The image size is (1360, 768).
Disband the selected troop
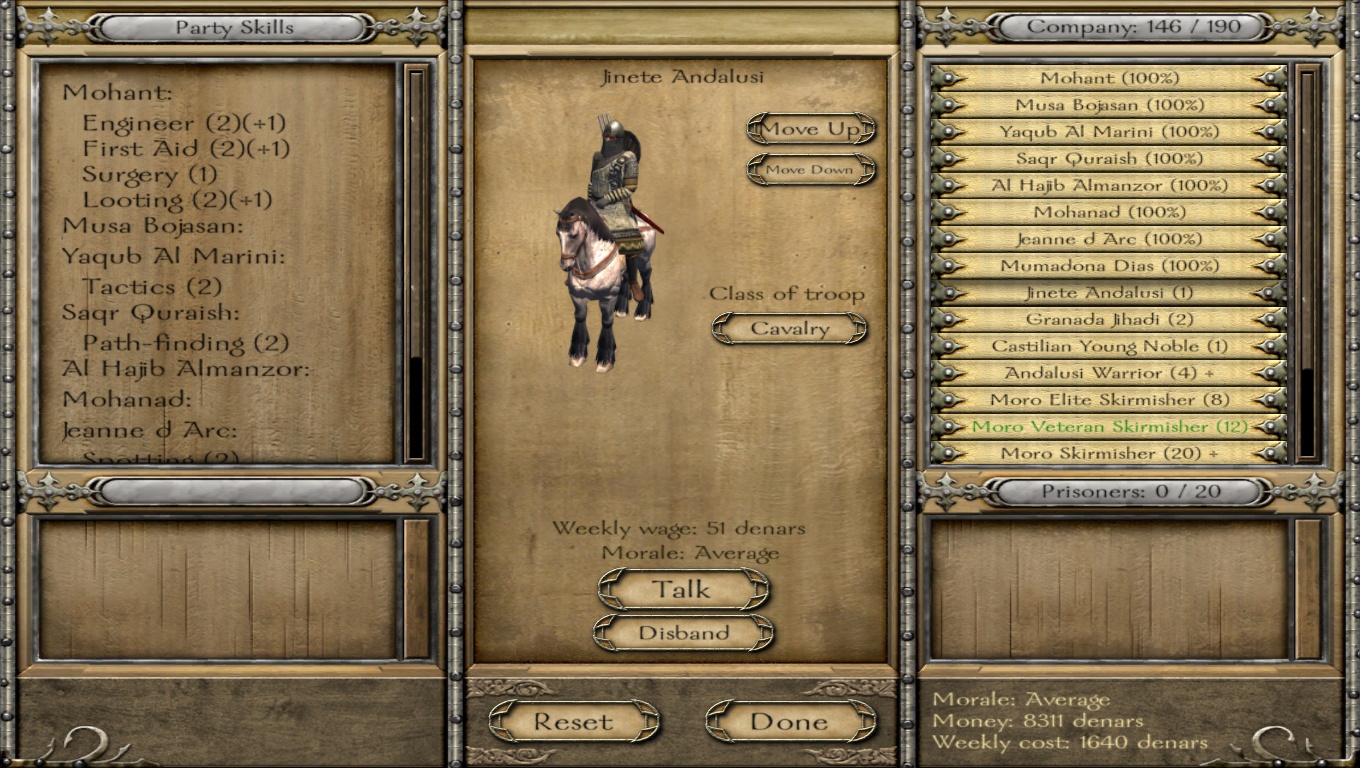(683, 633)
